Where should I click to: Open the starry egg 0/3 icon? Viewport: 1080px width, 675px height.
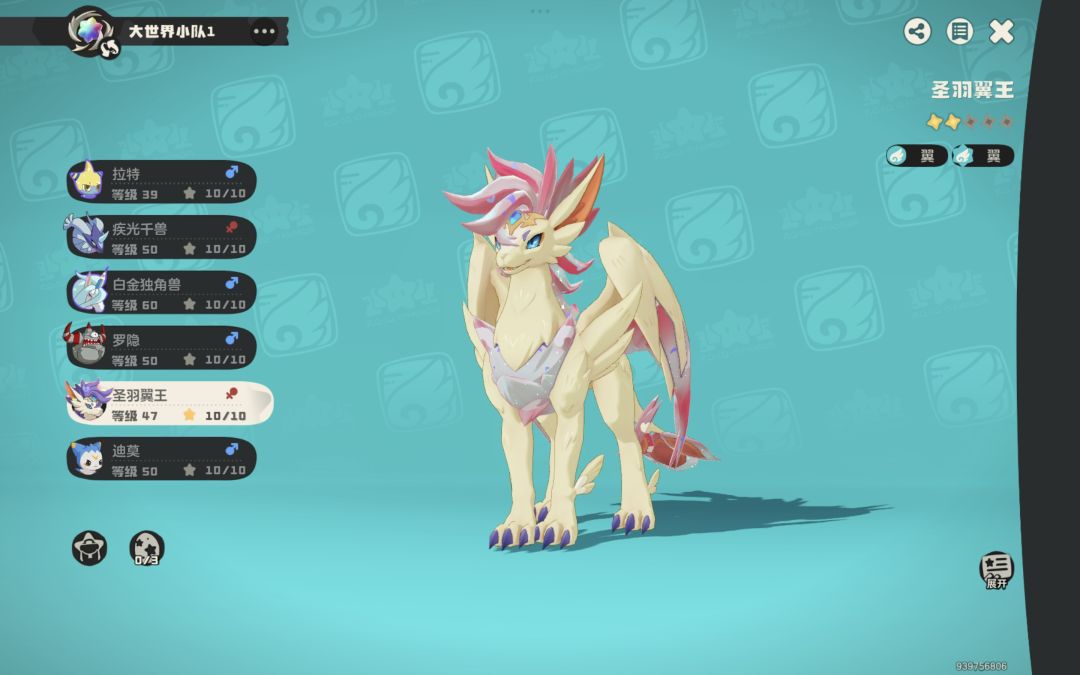[147, 548]
